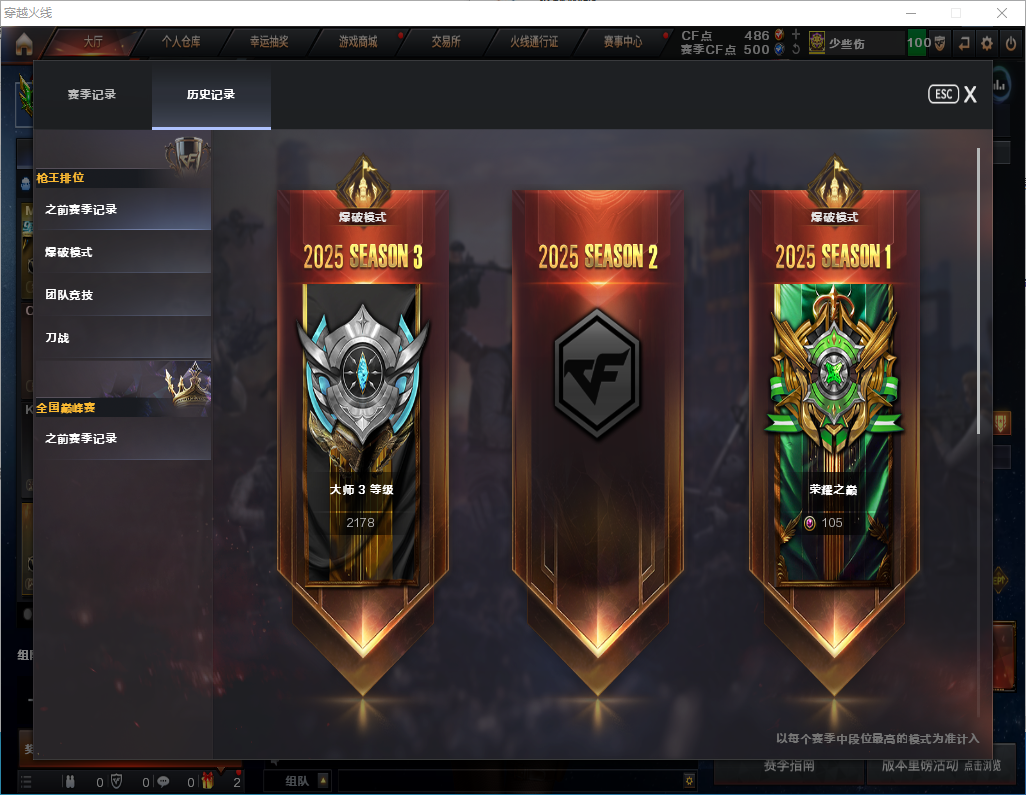
Task: Go to 个人仓库 in top navigation
Action: pos(181,42)
